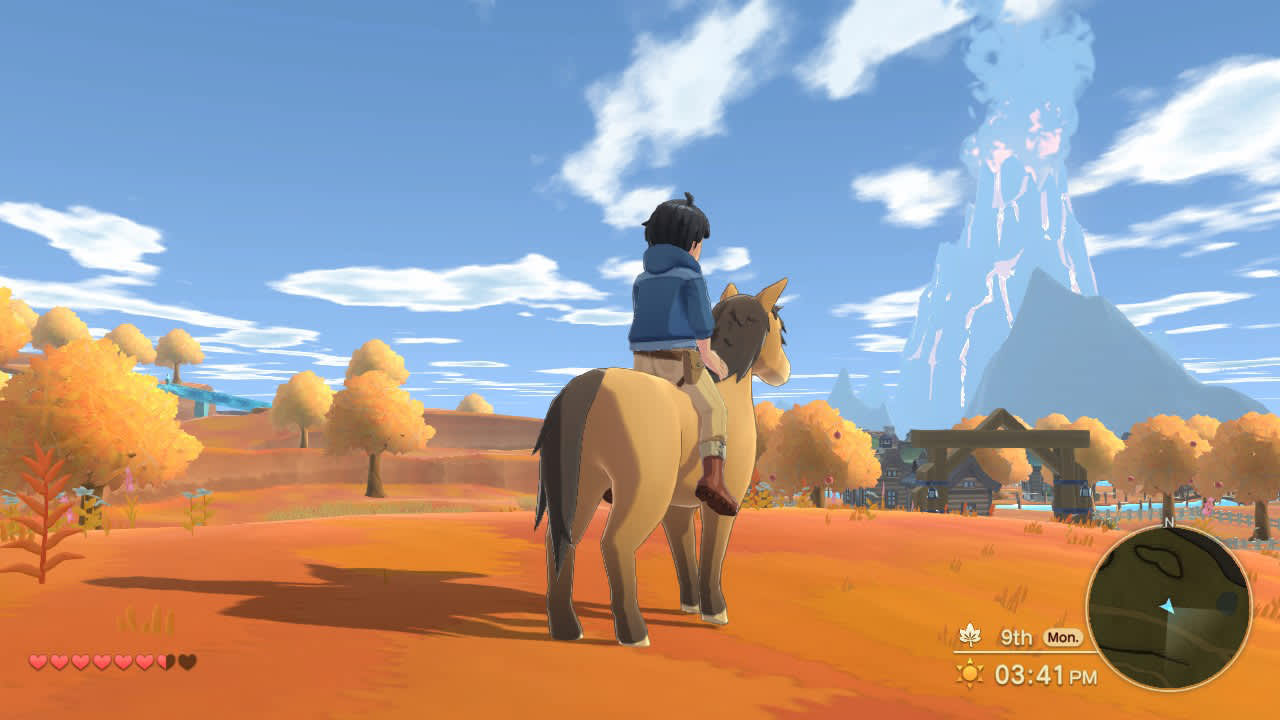The width and height of the screenshot is (1280, 720).
Task: Click the hearts stamina gauge bar
Action: (110, 661)
